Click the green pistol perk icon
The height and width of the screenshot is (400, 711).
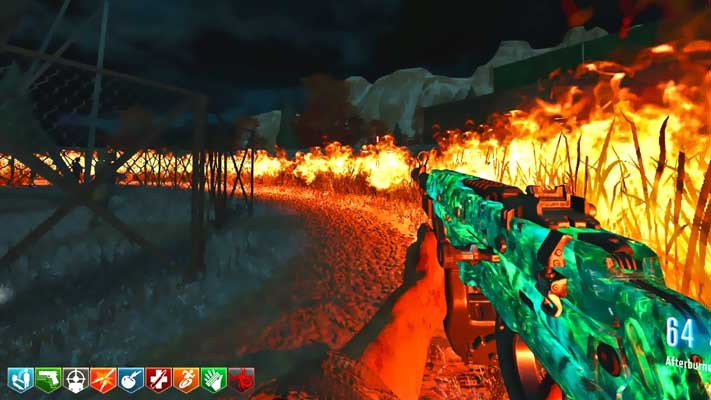(x=48, y=380)
